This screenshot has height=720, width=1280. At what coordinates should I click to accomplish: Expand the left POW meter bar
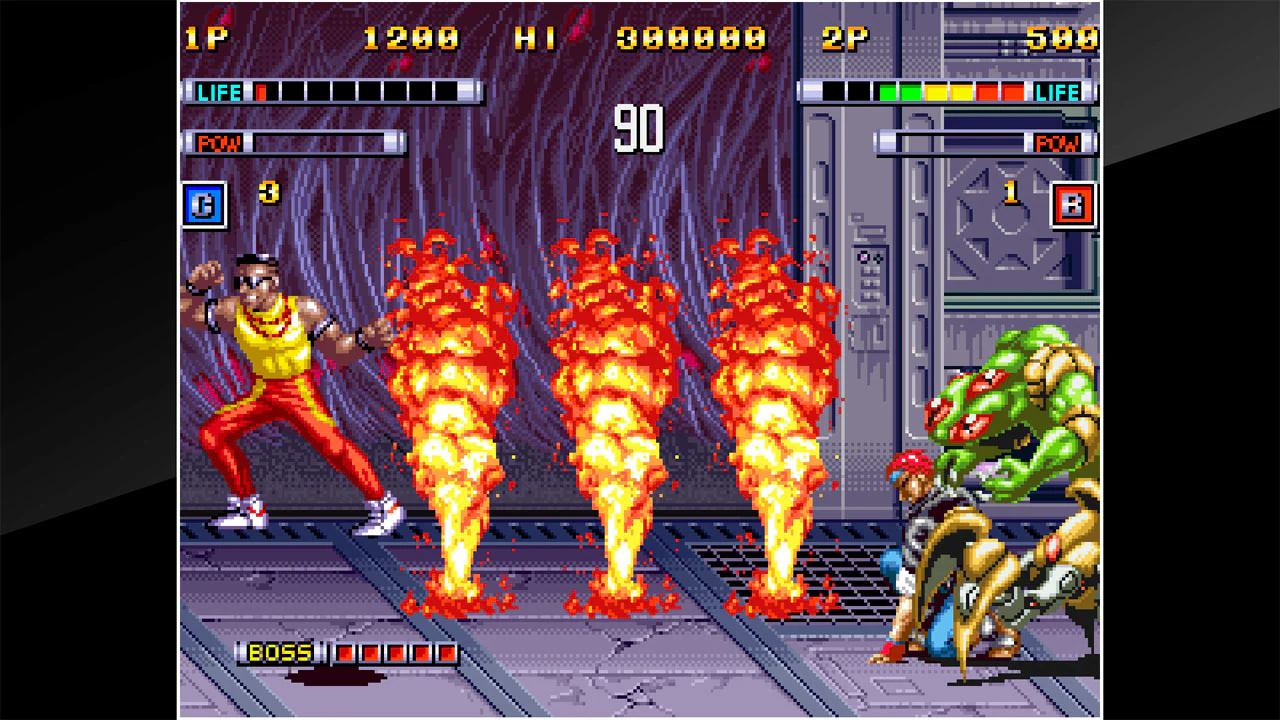click(x=320, y=143)
